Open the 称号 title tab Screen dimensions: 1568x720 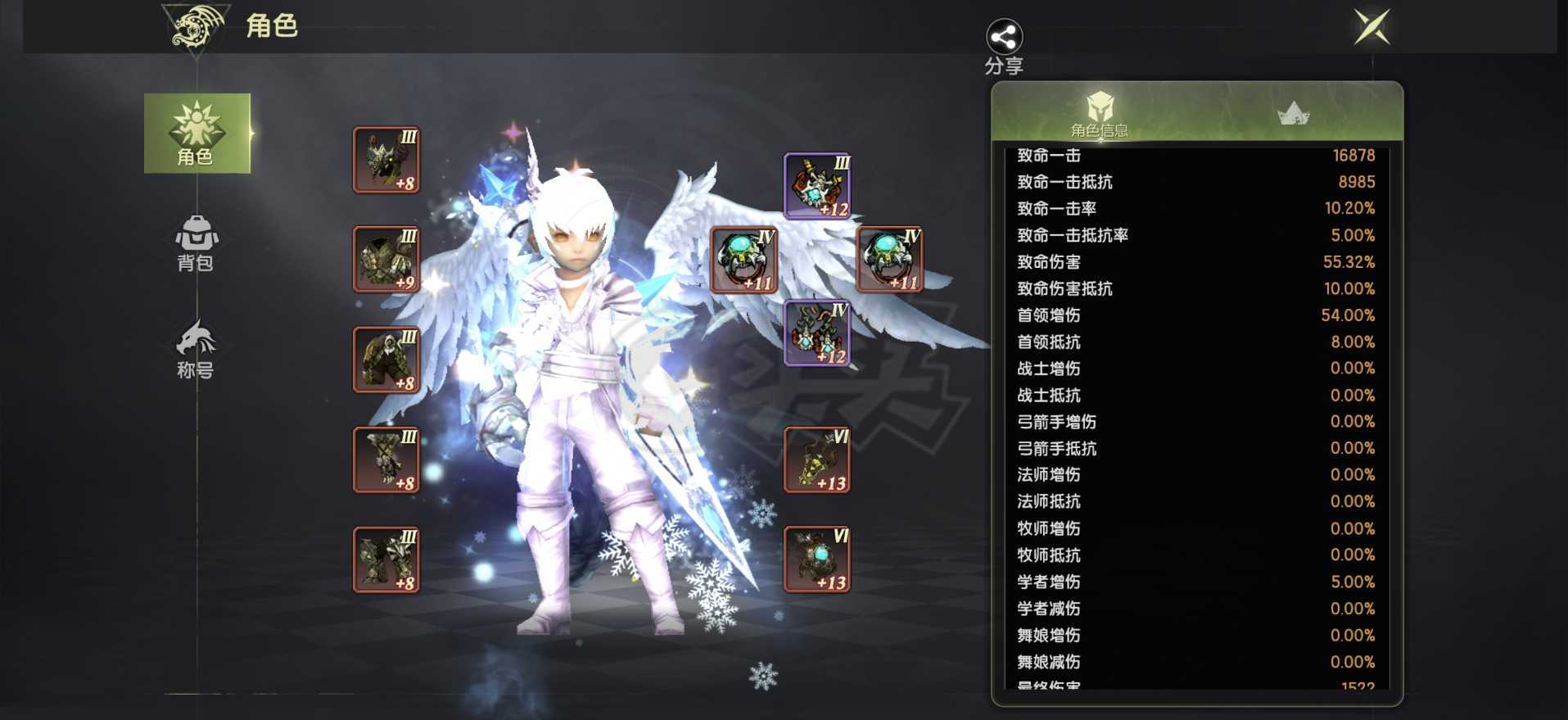(x=196, y=349)
